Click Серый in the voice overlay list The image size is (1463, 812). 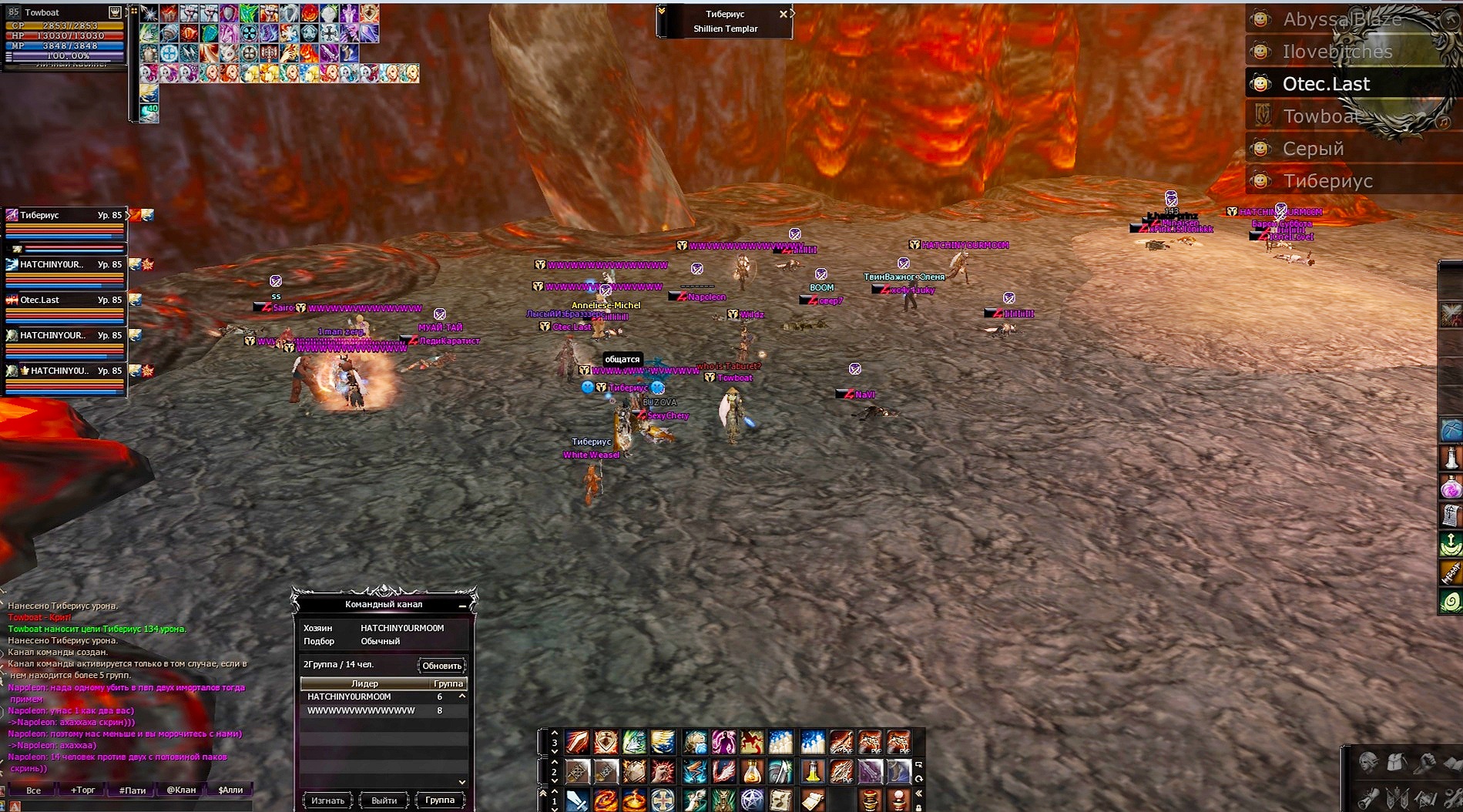[1313, 149]
